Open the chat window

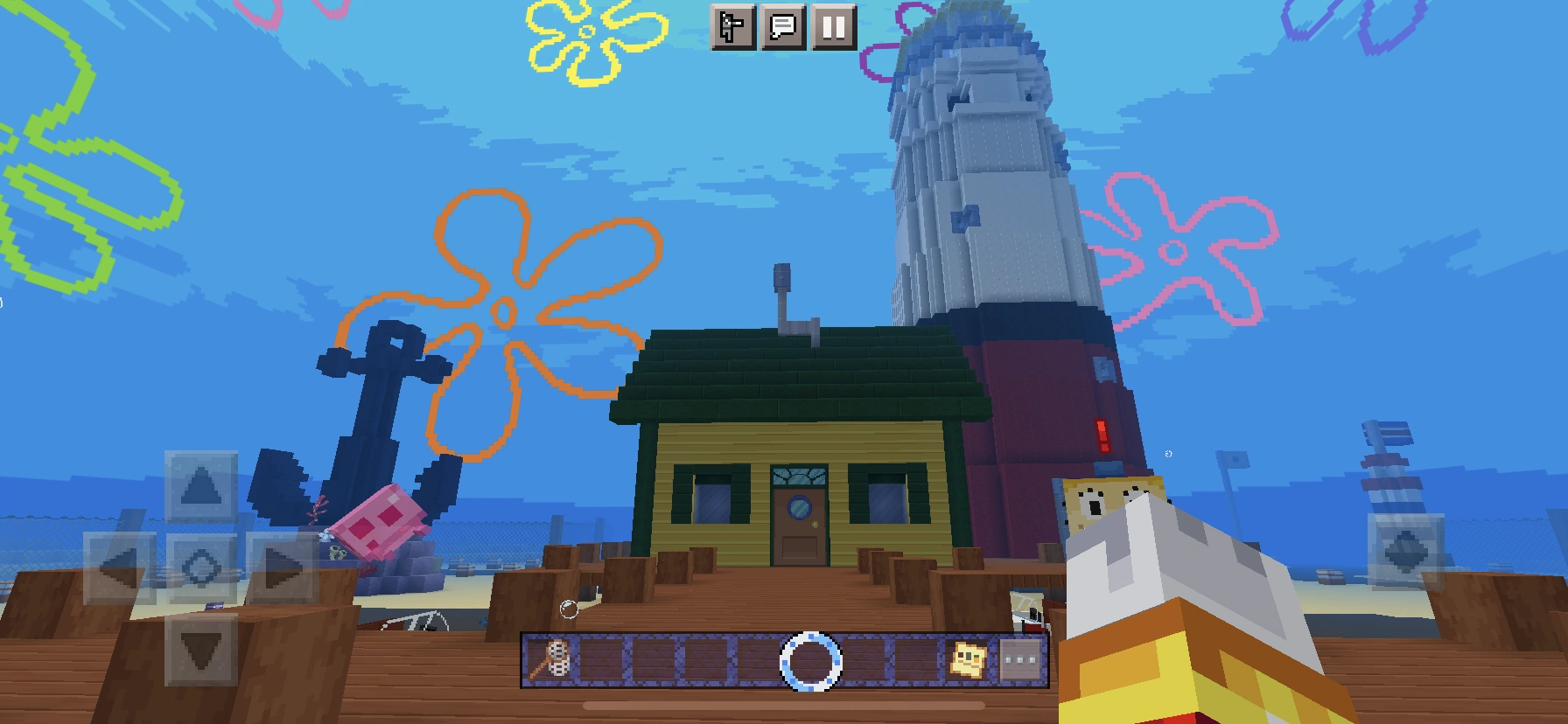[785, 27]
